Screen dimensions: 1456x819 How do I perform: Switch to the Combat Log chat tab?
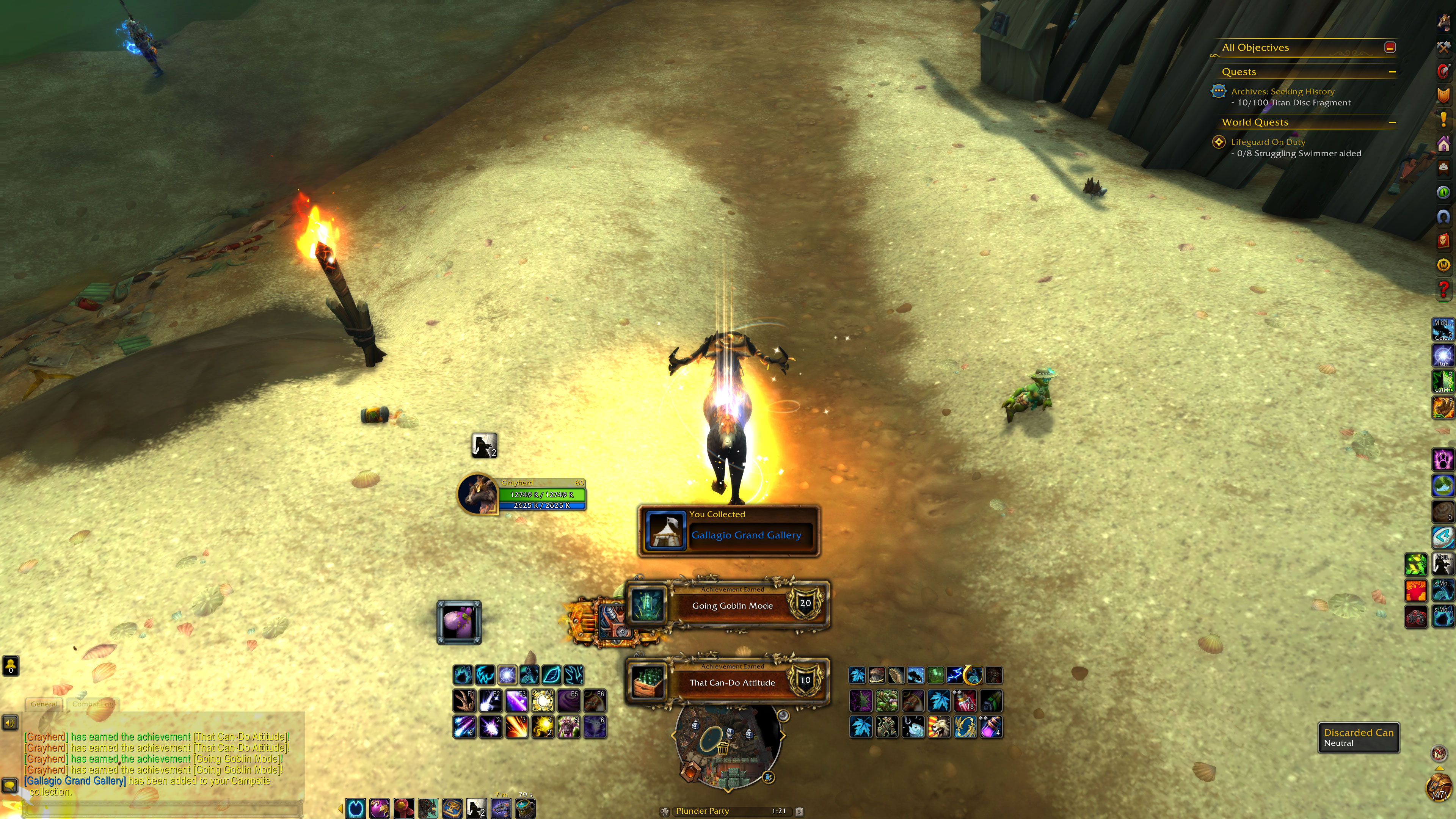tap(93, 704)
